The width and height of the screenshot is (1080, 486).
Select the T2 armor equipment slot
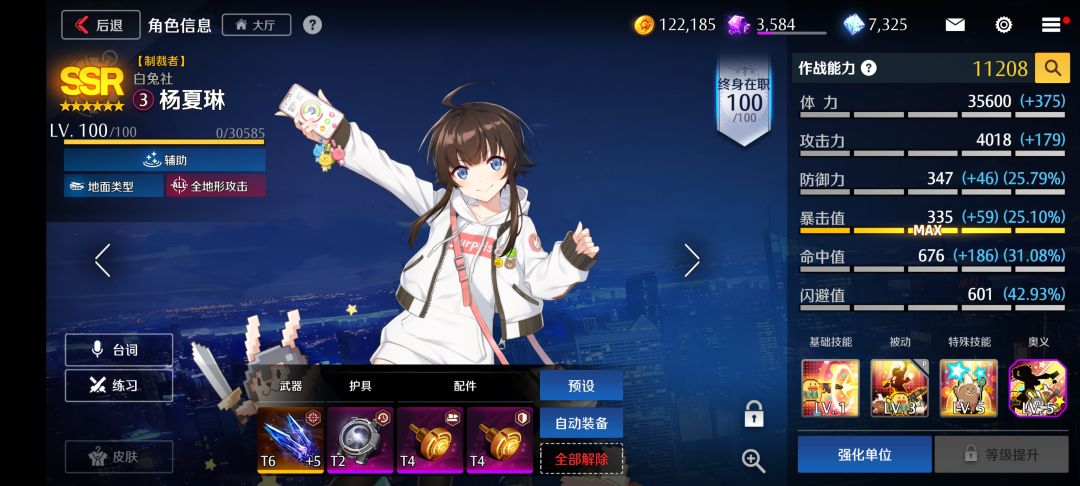tap(360, 438)
